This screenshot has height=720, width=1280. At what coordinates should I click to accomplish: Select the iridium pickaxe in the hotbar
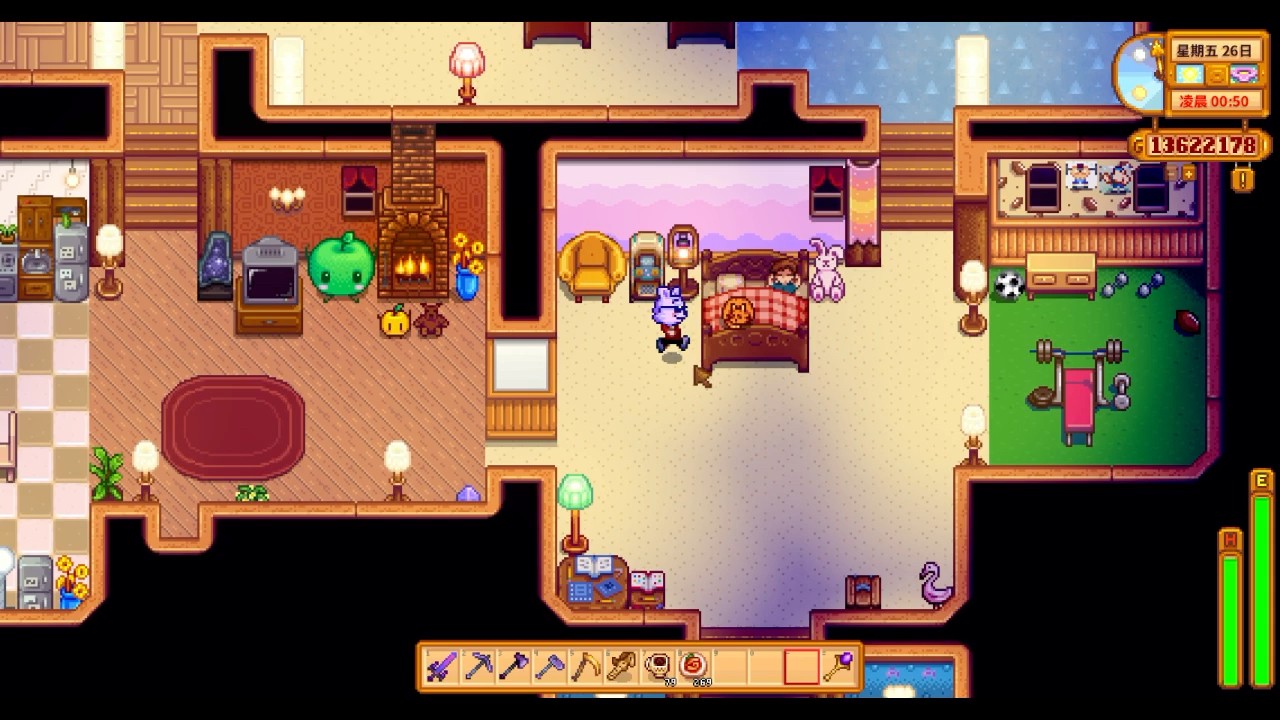478,666
